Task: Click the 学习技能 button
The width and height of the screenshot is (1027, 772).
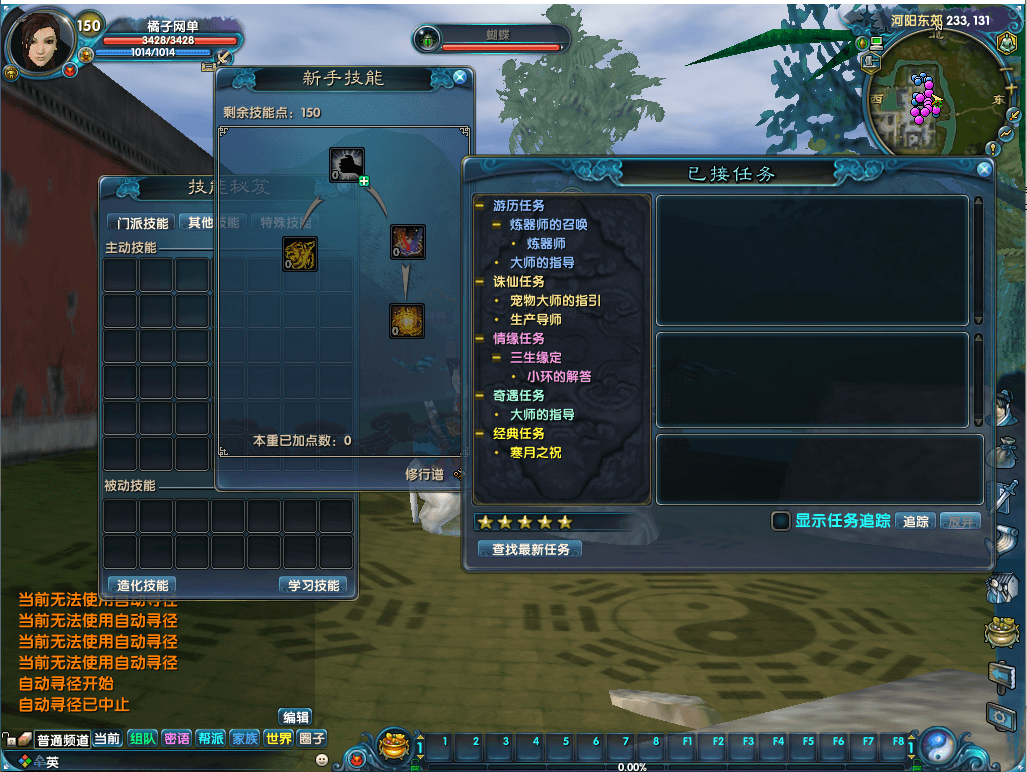Action: coord(314,585)
